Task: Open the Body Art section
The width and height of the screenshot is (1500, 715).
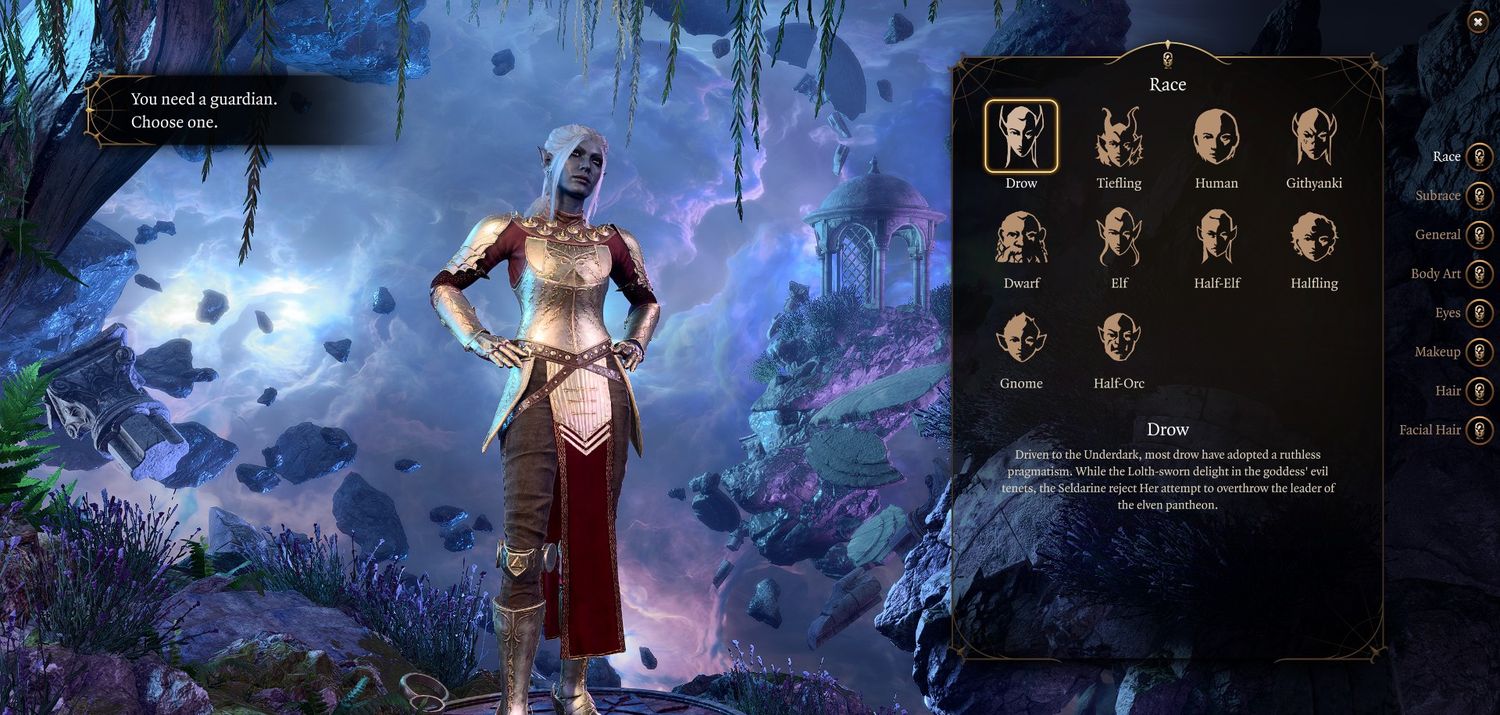Action: pyautogui.click(x=1479, y=274)
